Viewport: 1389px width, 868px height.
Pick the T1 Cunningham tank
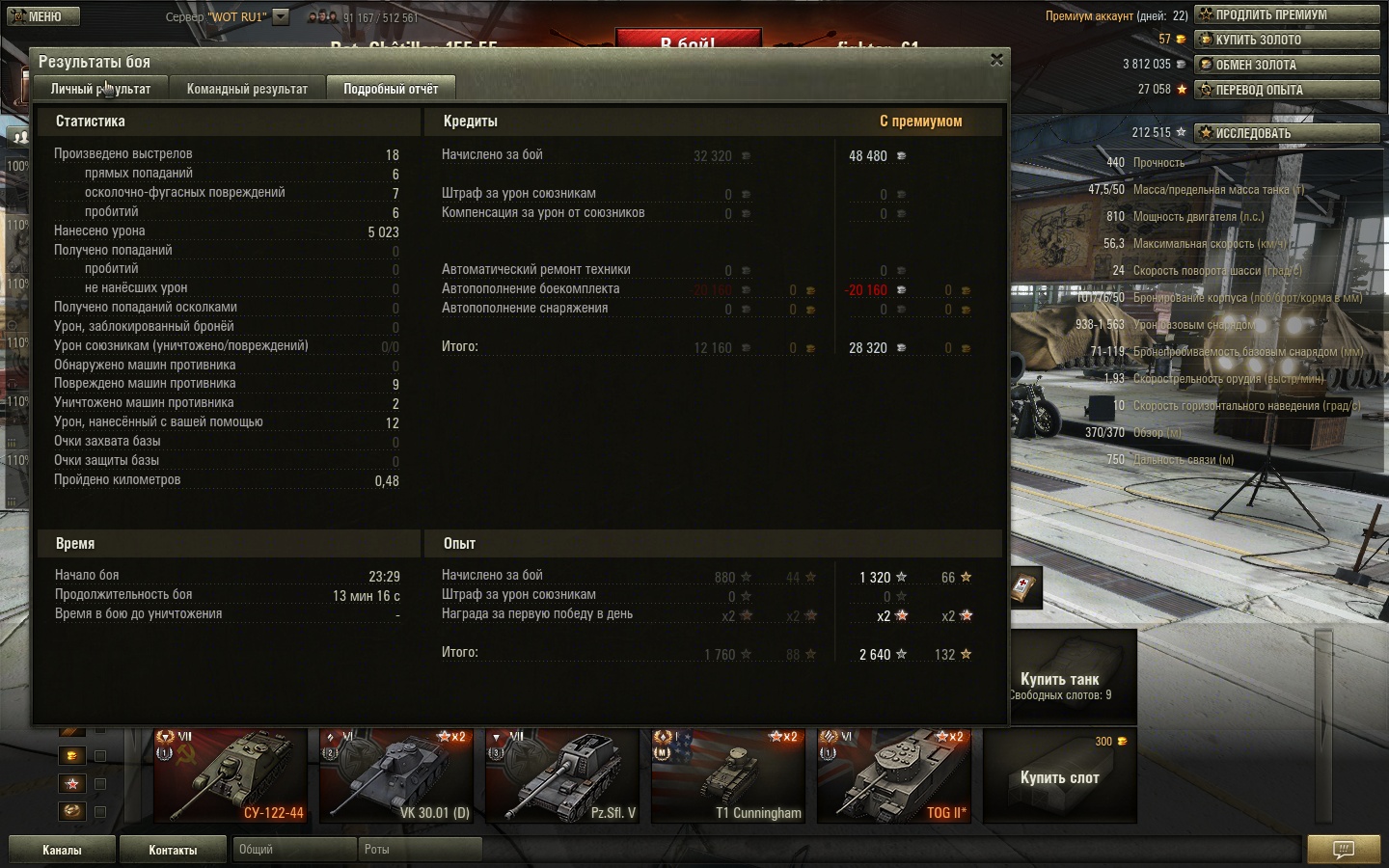[728, 775]
